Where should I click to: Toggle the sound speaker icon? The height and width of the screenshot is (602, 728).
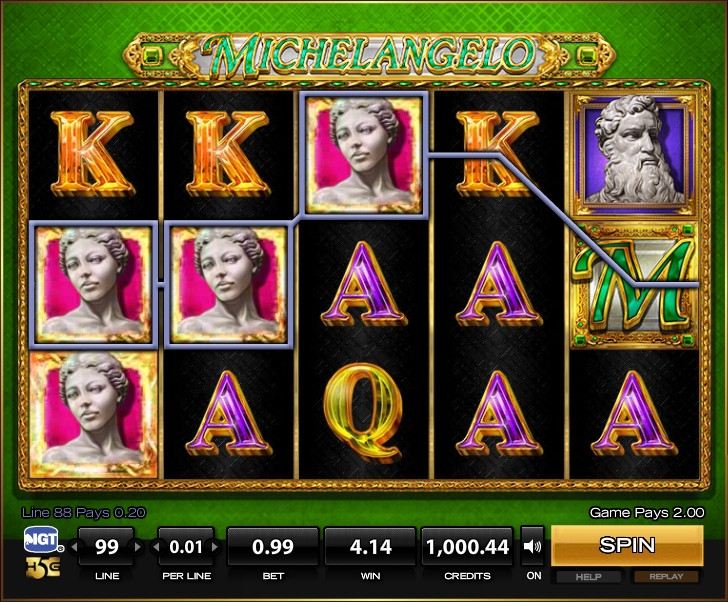point(533,547)
